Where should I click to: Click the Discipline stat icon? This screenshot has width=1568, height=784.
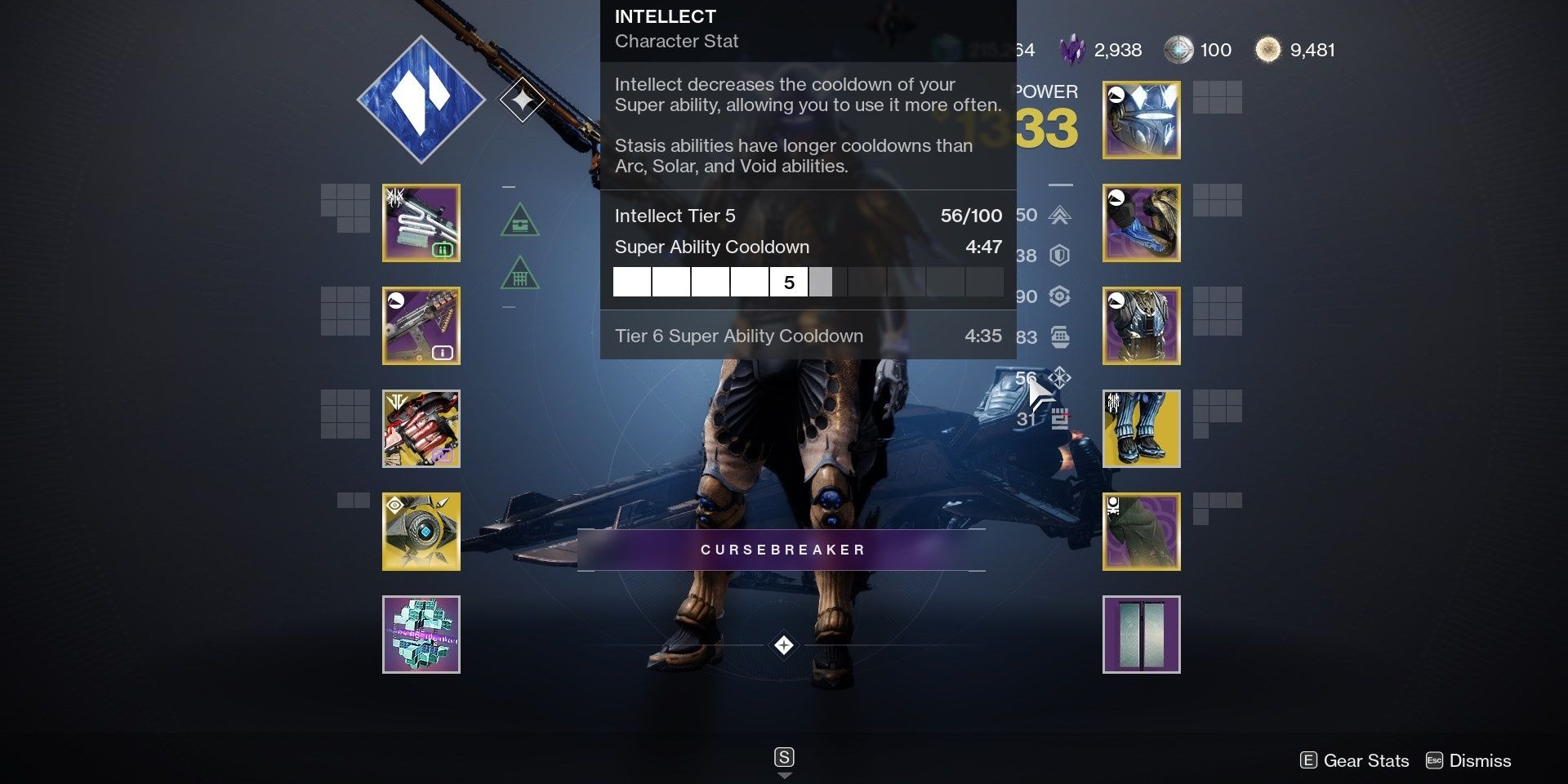click(1059, 336)
